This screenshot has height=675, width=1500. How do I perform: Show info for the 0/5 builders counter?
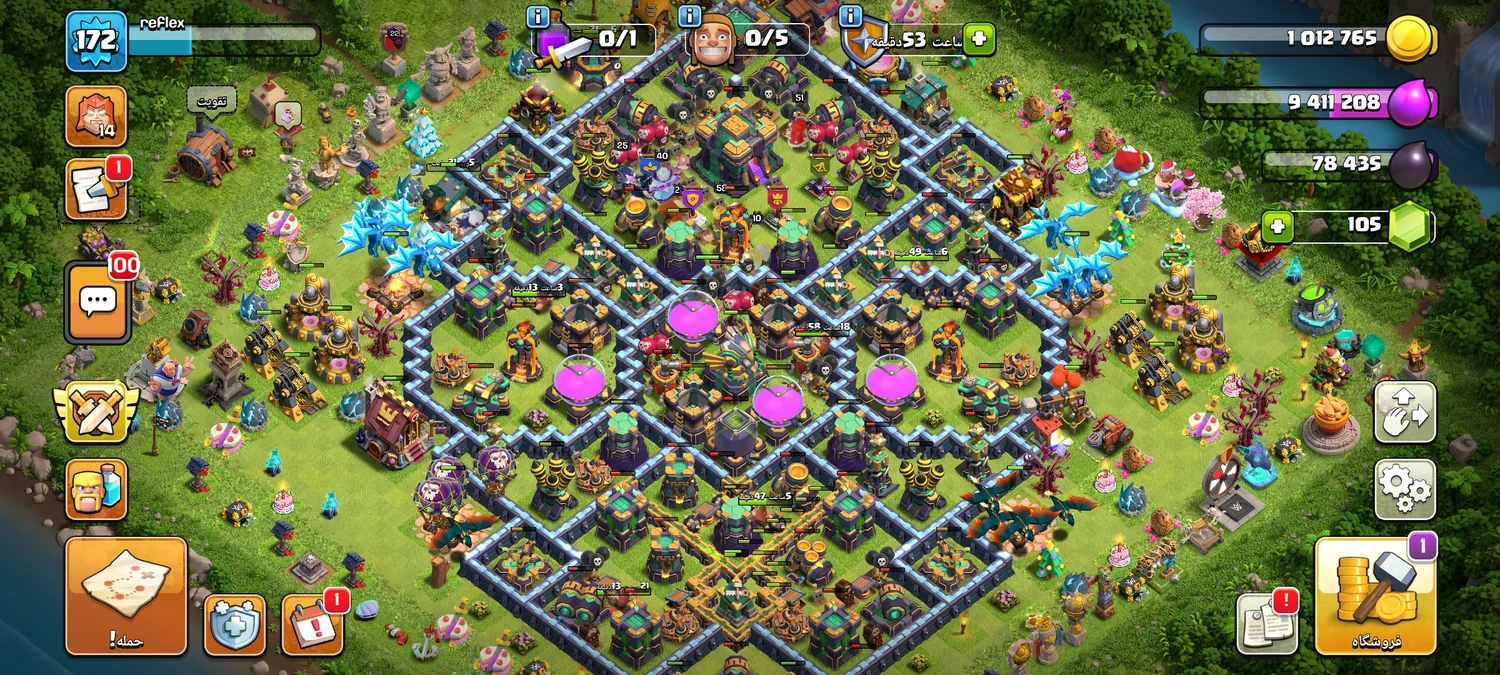[689, 16]
